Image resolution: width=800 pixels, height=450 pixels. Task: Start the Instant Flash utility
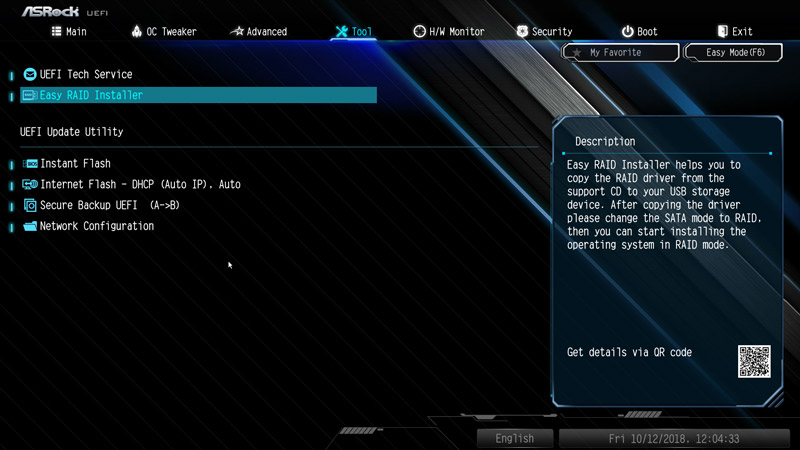[75, 163]
